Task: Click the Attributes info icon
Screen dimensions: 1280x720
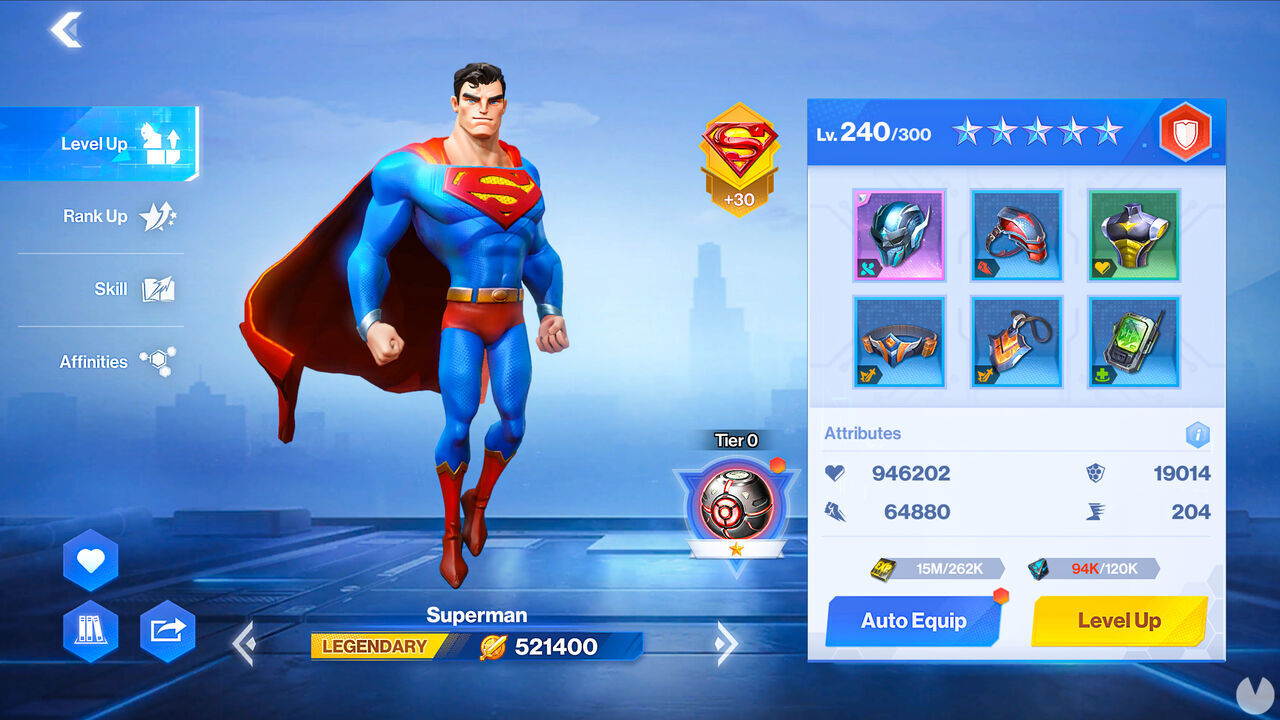Action: pos(1197,435)
